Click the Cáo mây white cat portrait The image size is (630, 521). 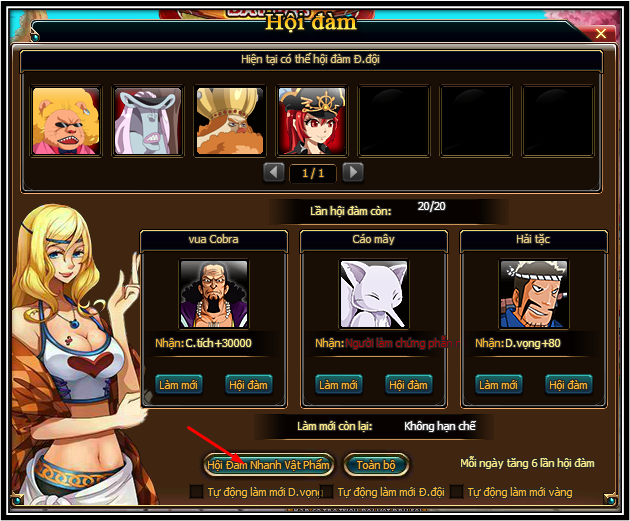(374, 294)
